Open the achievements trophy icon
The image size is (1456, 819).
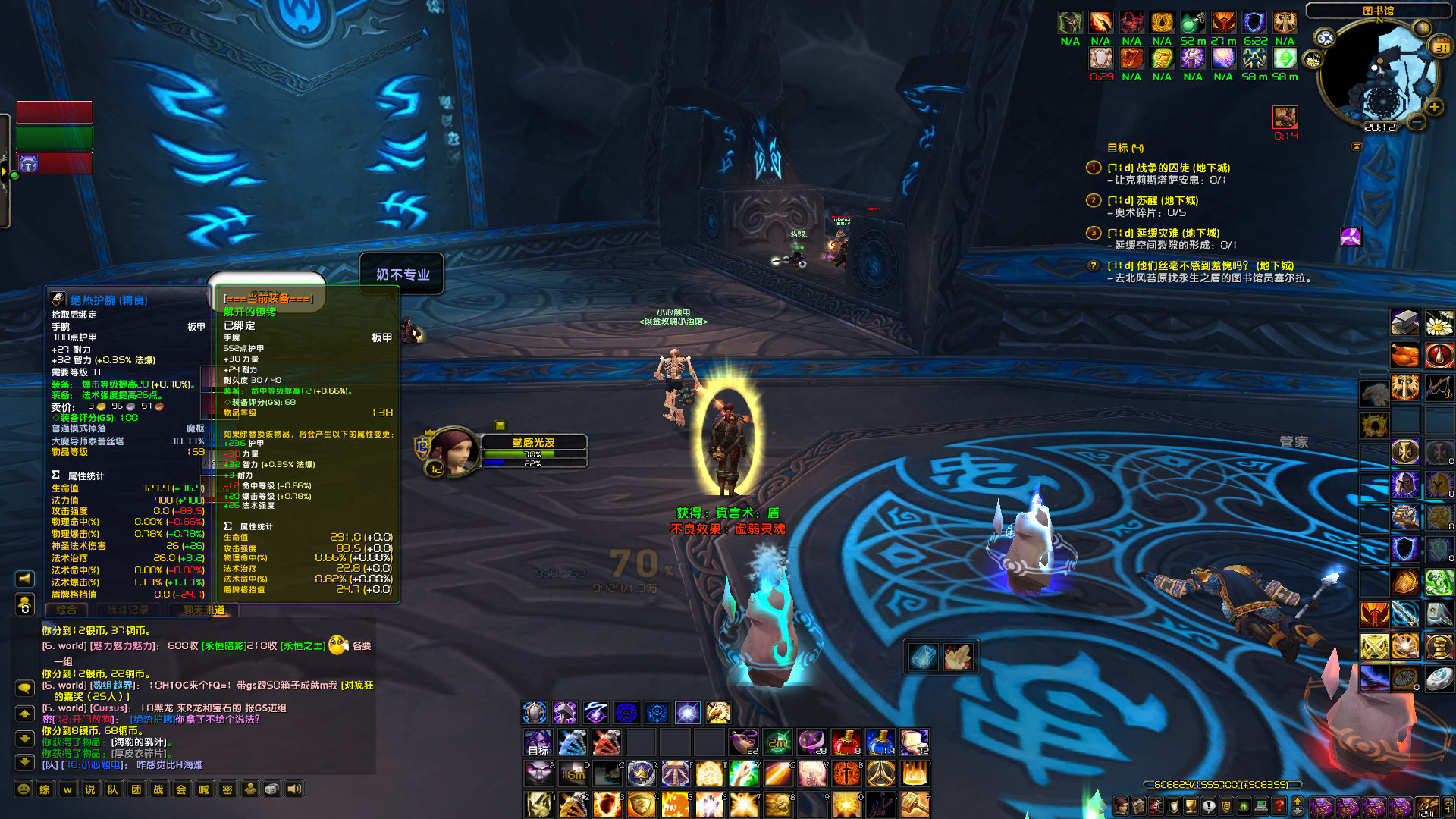pyautogui.click(x=1191, y=805)
